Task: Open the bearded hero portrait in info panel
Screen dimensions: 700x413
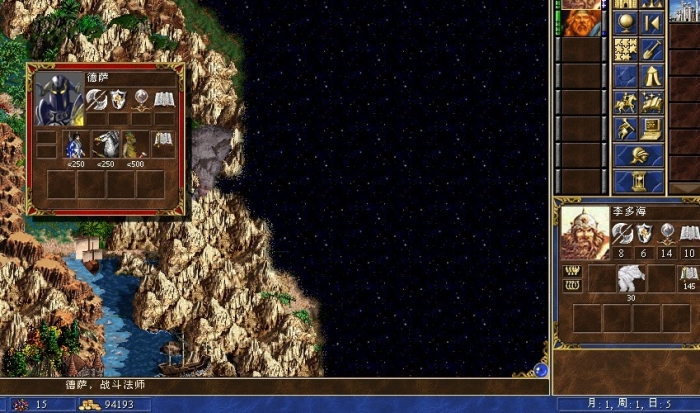Action: (585, 232)
